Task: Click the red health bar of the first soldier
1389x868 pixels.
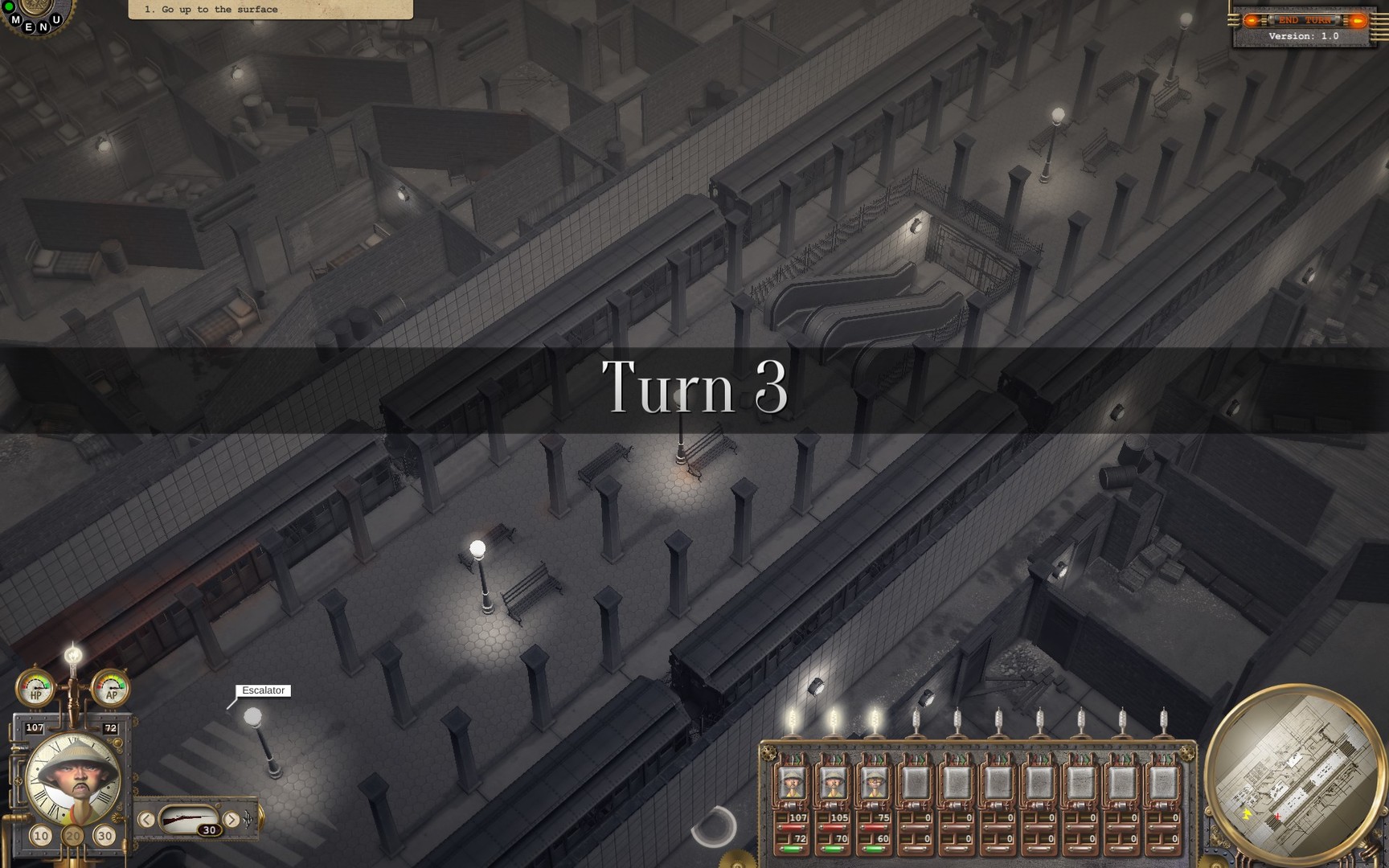Action: pos(791,827)
